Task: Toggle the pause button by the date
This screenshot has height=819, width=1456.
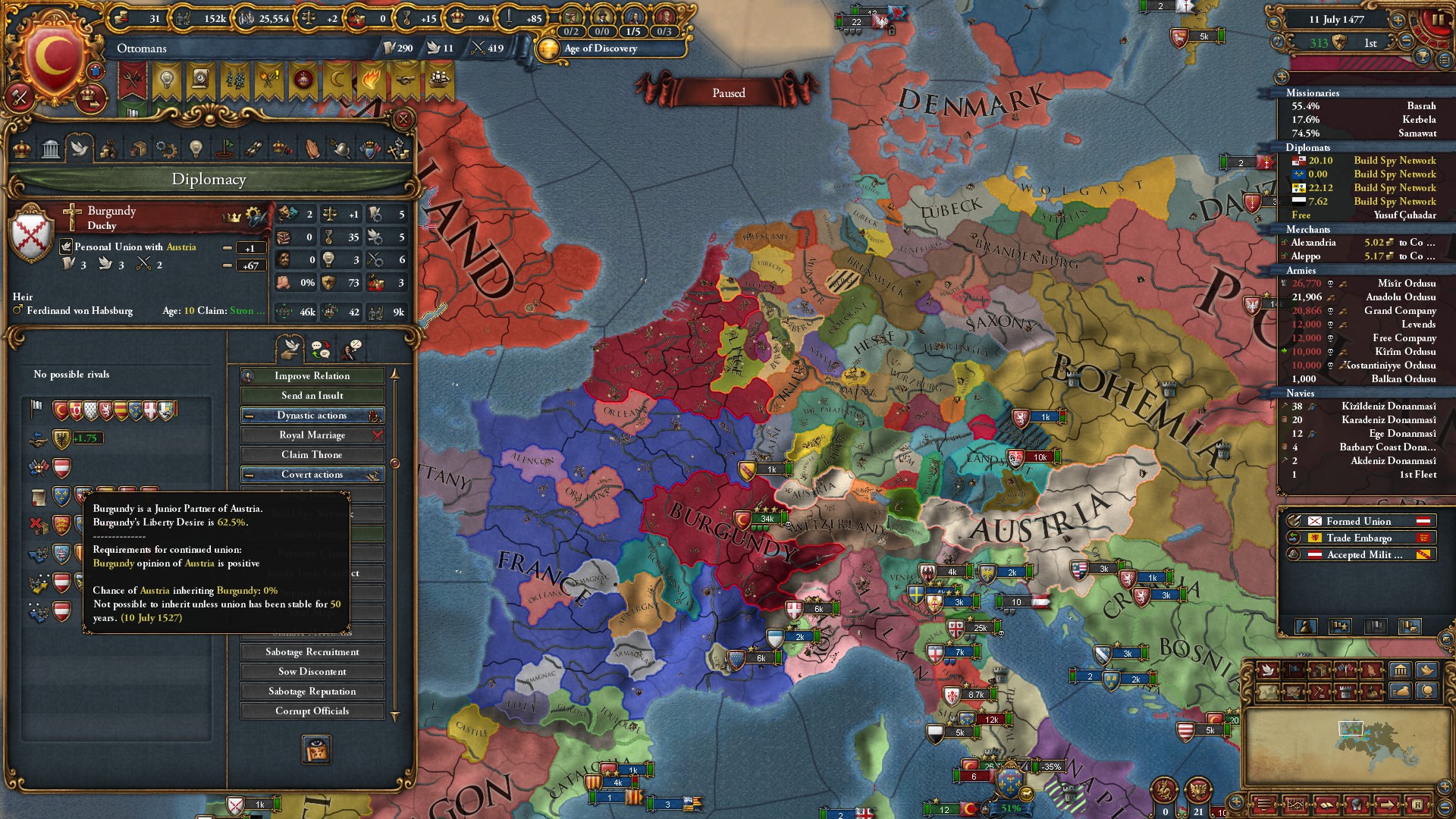Action: tap(1437, 20)
